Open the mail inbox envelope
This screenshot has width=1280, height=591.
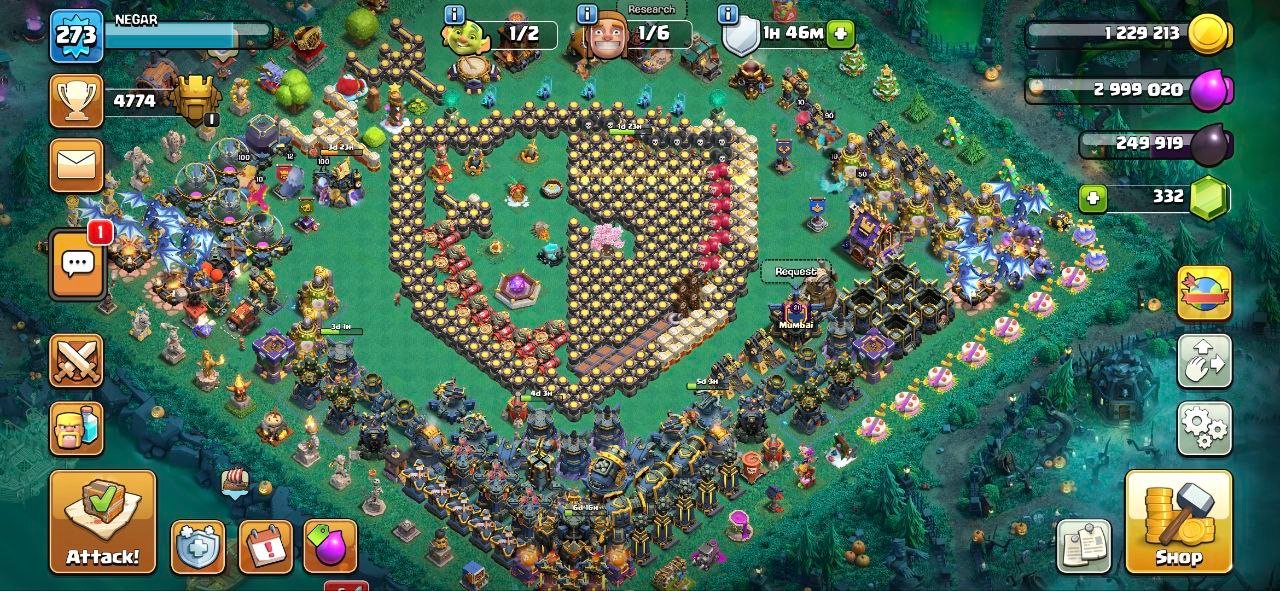pos(77,164)
